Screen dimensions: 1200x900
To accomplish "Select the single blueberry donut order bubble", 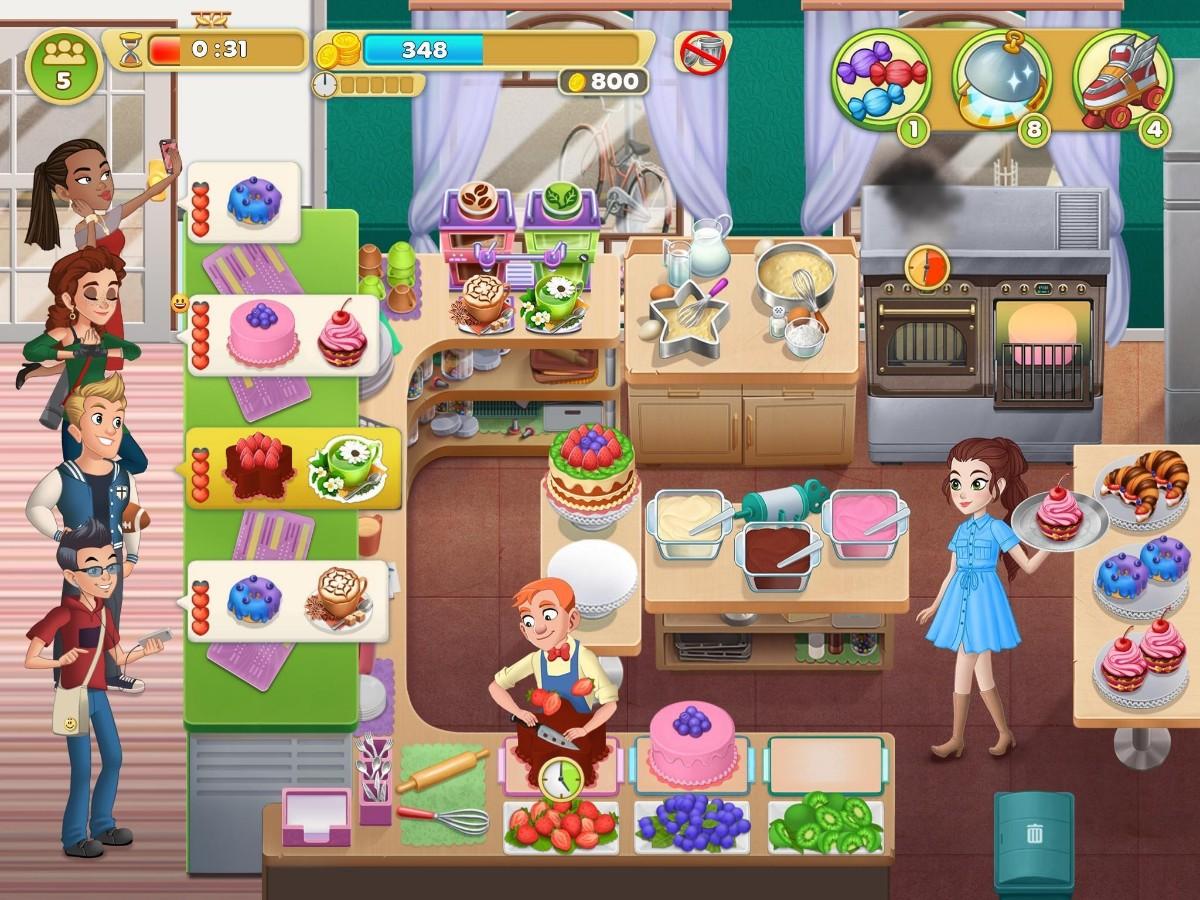I will click(246, 202).
